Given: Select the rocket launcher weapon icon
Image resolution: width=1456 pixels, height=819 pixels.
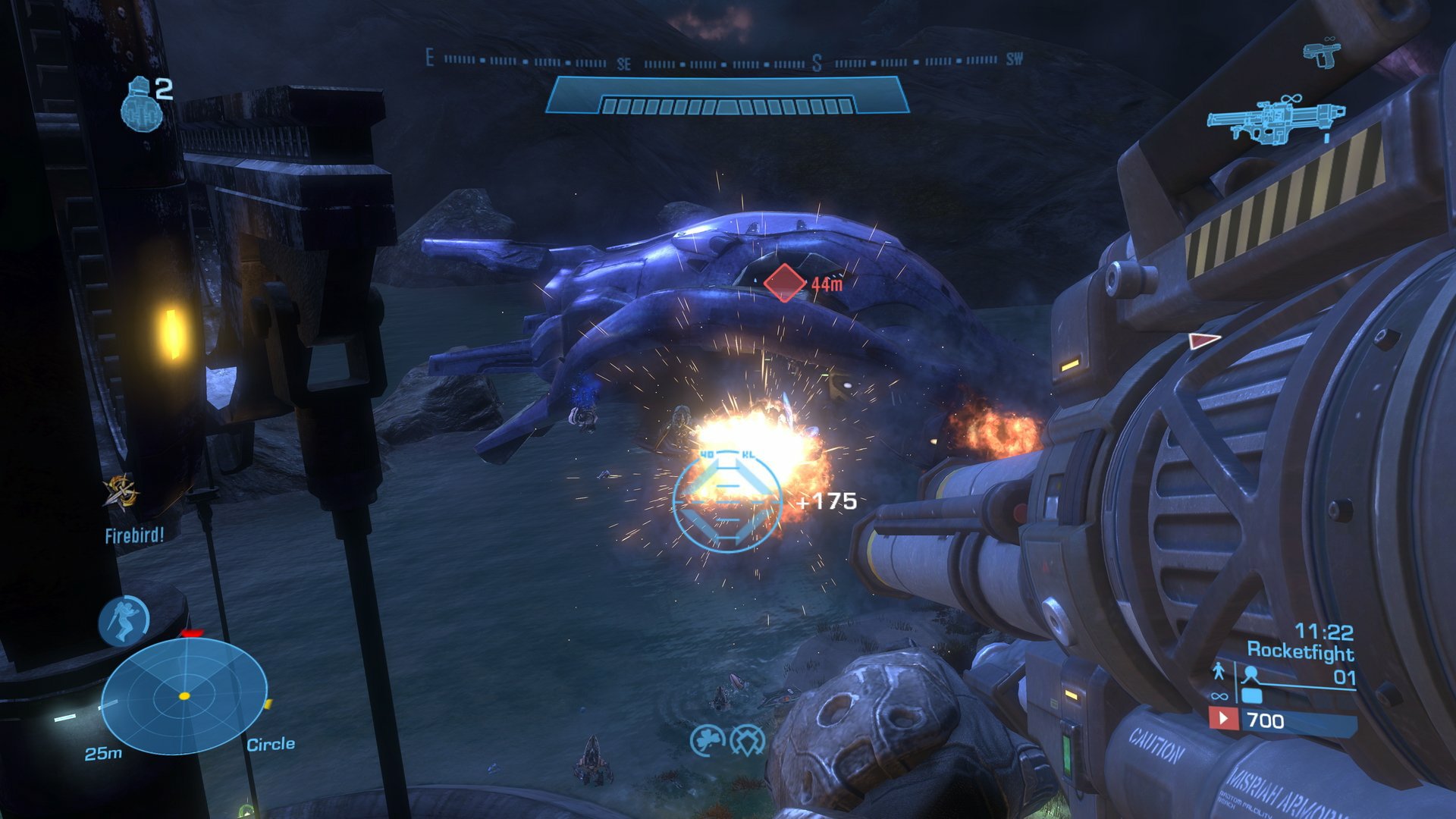Looking at the screenshot, I should [1278, 119].
